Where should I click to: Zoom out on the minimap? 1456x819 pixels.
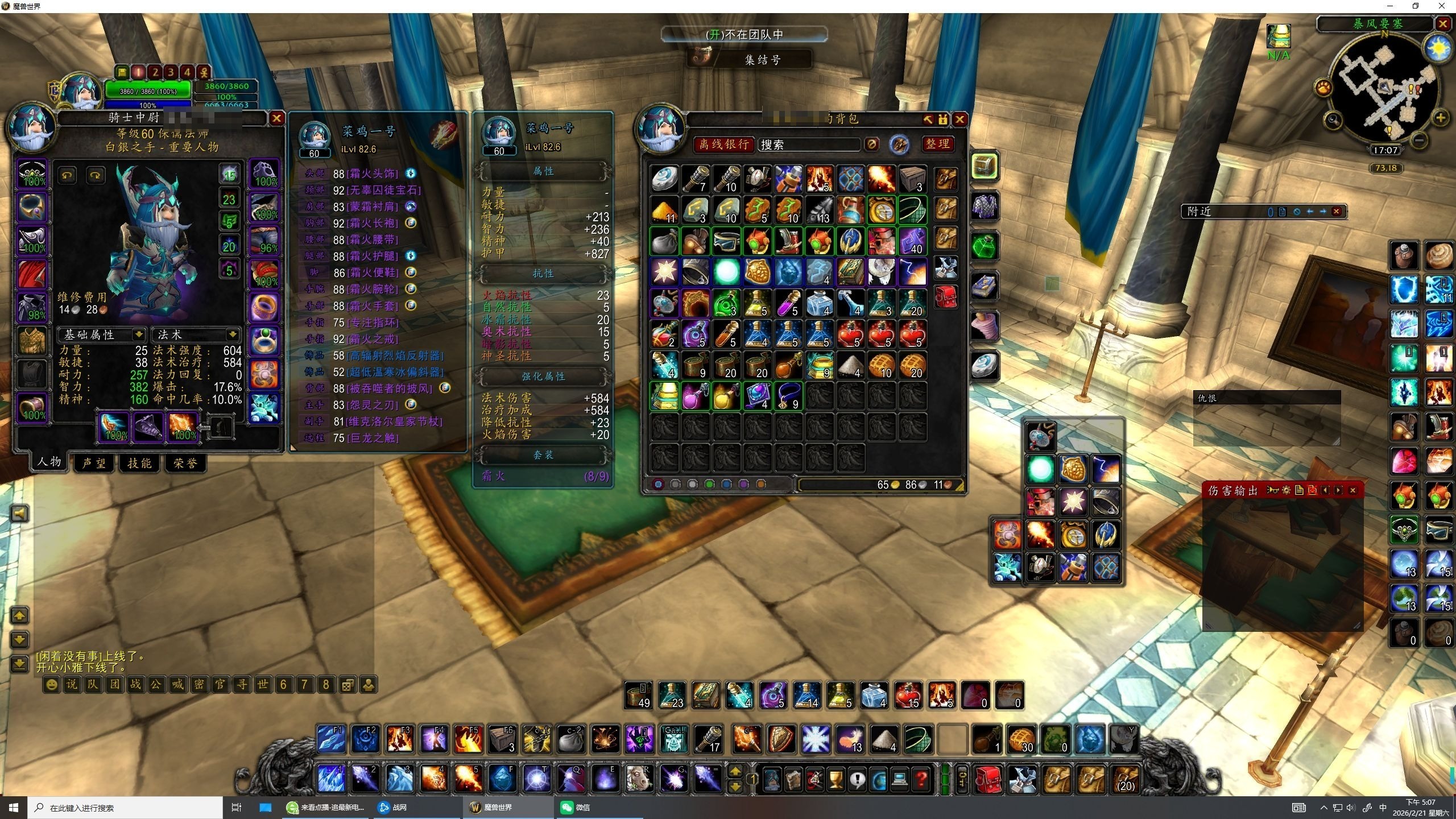1420,140
